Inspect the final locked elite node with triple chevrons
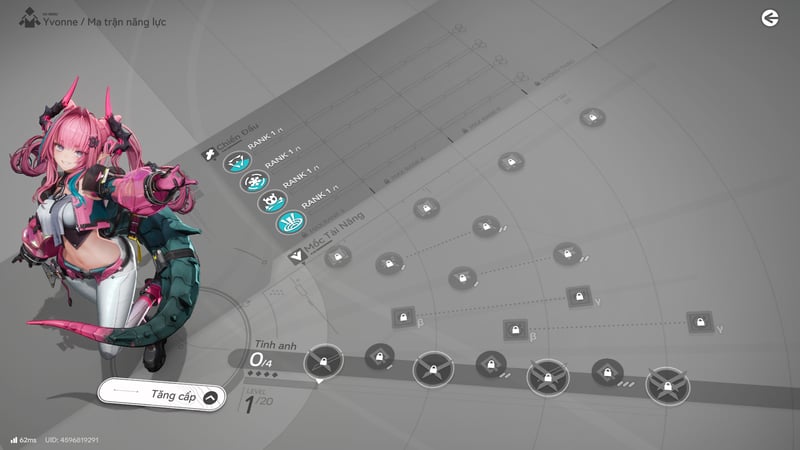Viewport: 800px width, 450px height. point(666,385)
